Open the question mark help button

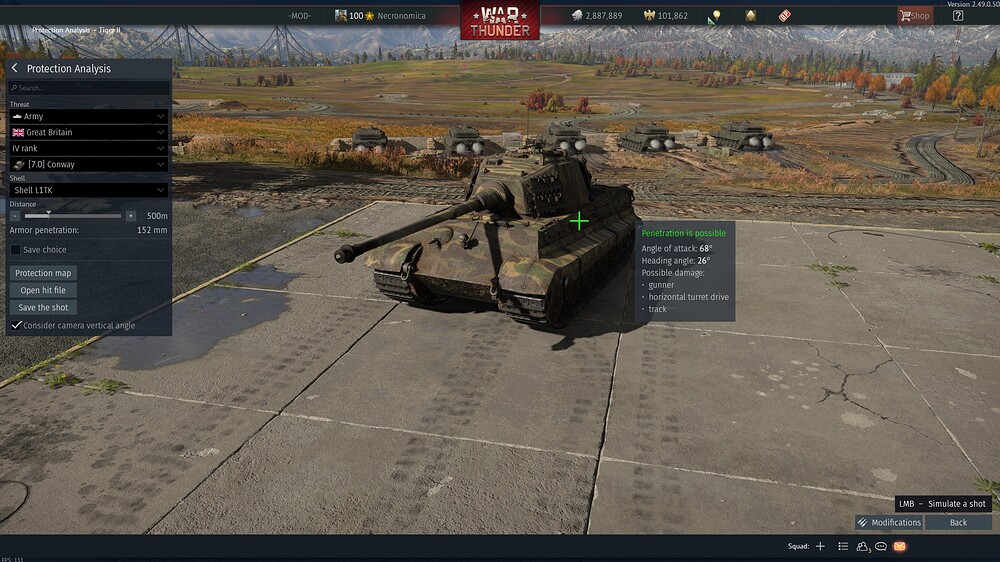957,16
